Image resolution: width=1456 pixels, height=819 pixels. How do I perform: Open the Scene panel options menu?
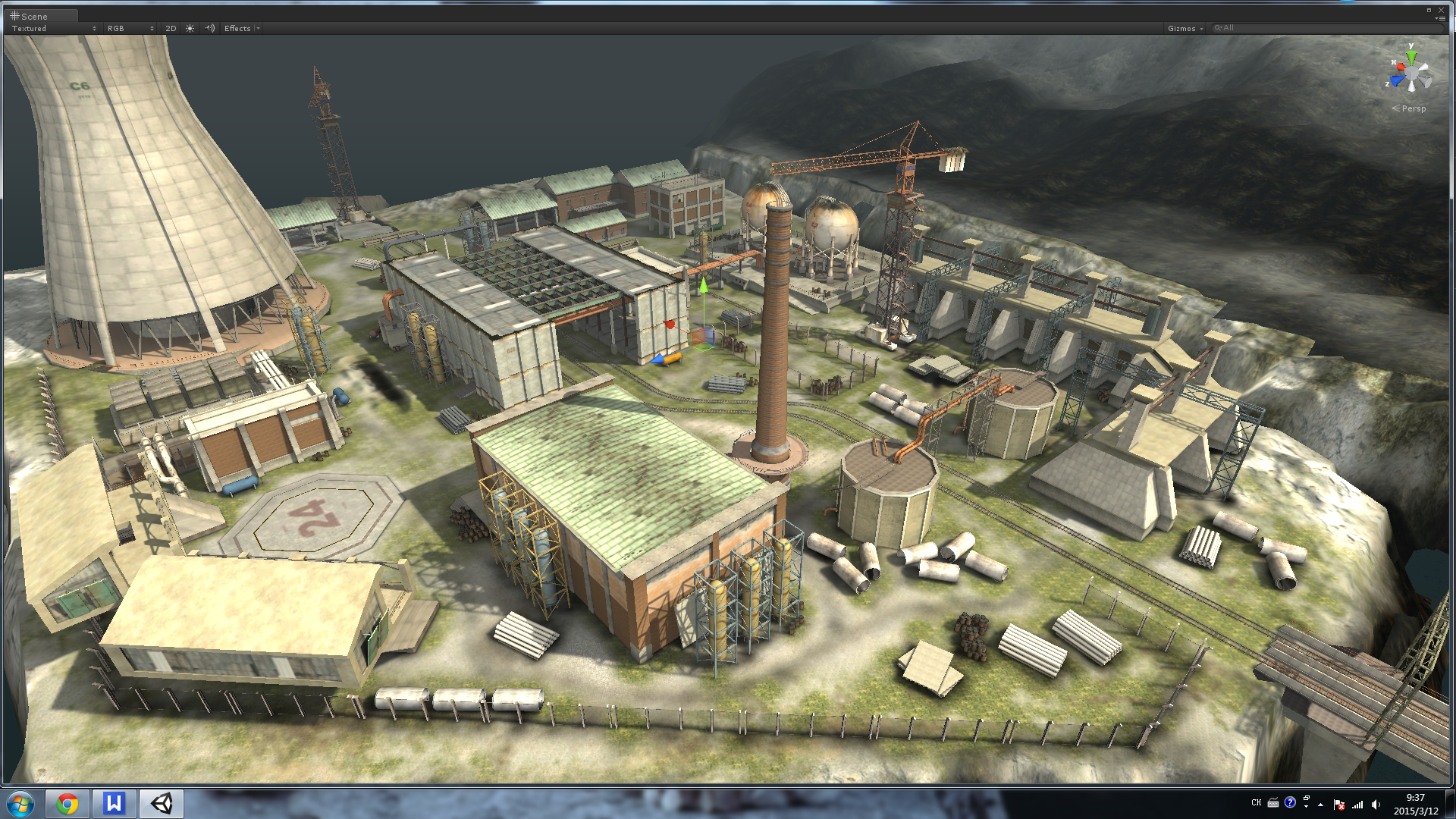point(1440,18)
